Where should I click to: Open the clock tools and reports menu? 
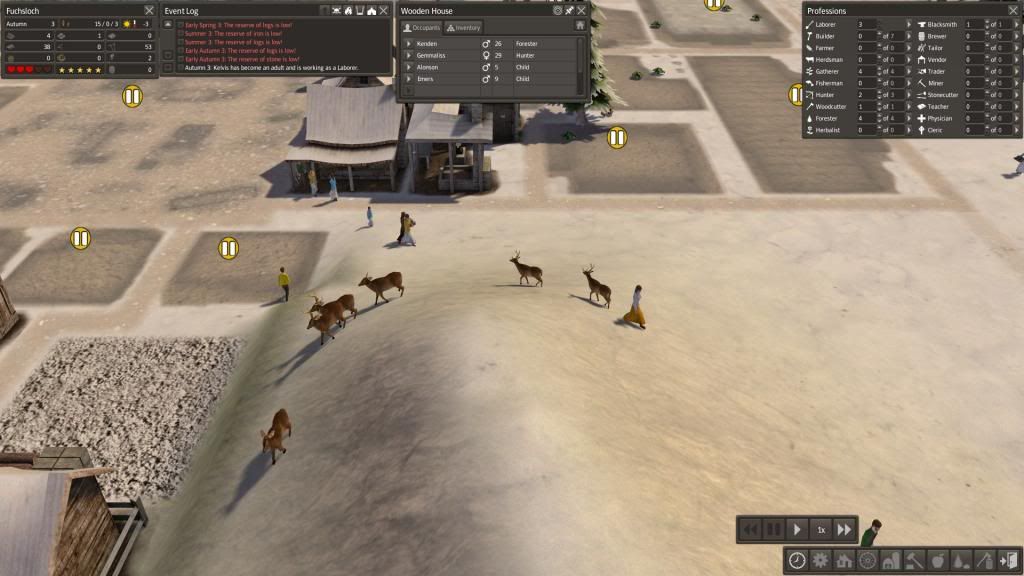(x=797, y=560)
